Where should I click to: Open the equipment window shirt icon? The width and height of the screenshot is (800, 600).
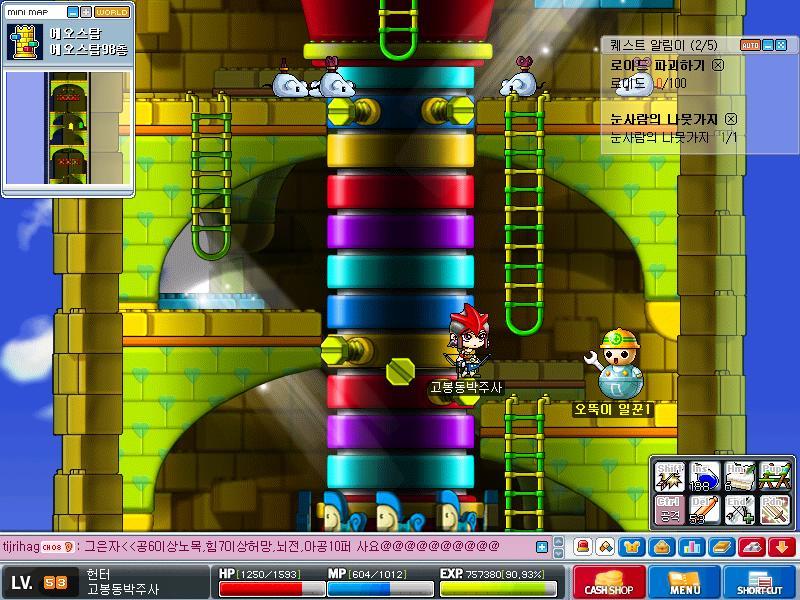pos(634,547)
